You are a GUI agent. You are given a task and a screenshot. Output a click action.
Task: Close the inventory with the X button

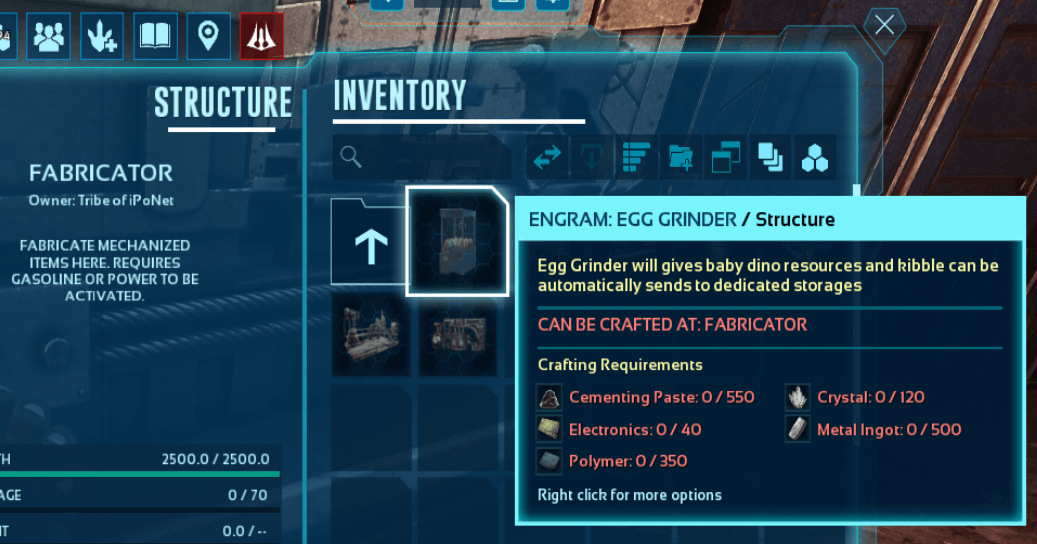[x=884, y=25]
